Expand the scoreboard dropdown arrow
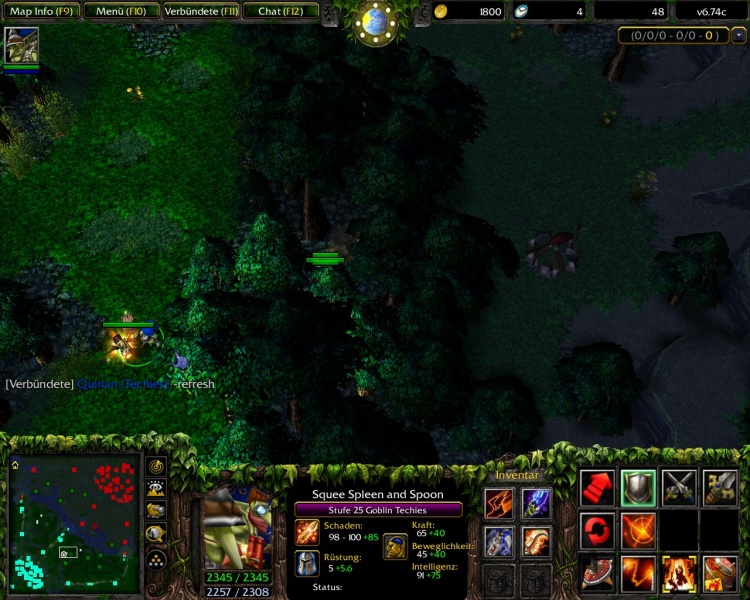750x600 pixels. [x=739, y=35]
